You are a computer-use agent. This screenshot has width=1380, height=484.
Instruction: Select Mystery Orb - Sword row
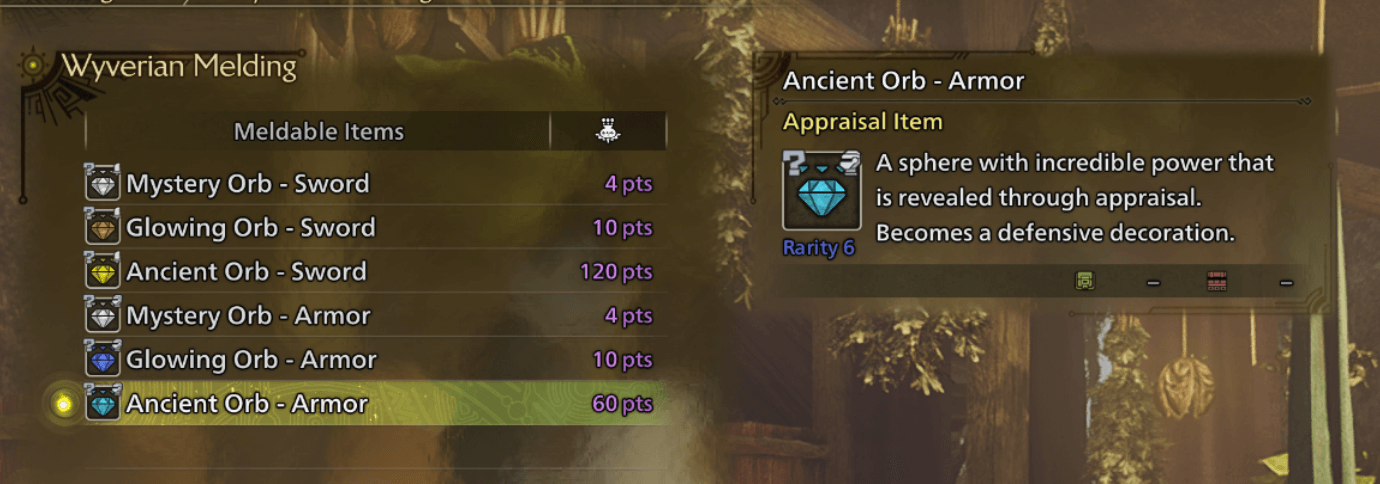coord(247,184)
